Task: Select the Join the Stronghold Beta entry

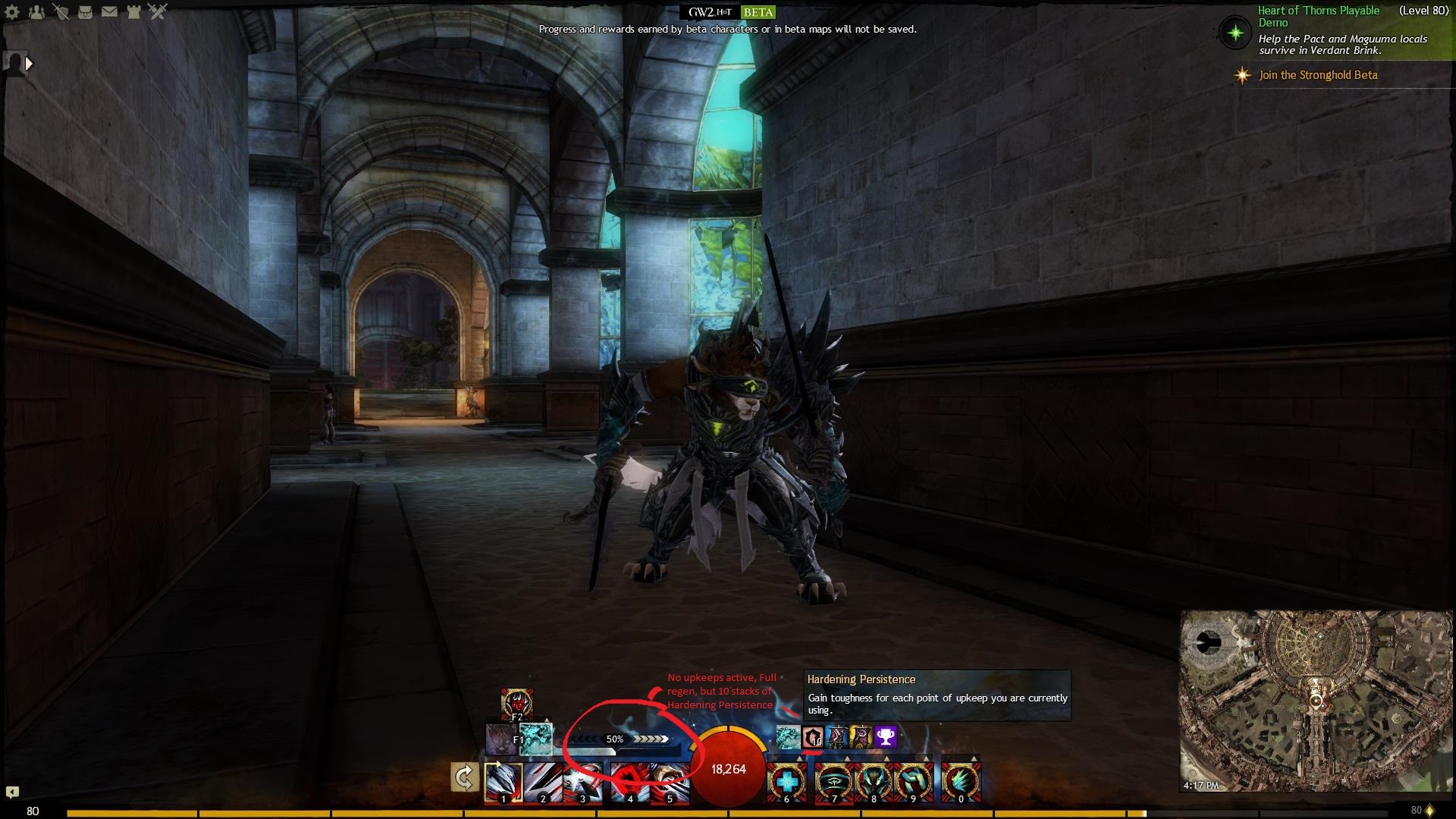Action: tap(1318, 75)
